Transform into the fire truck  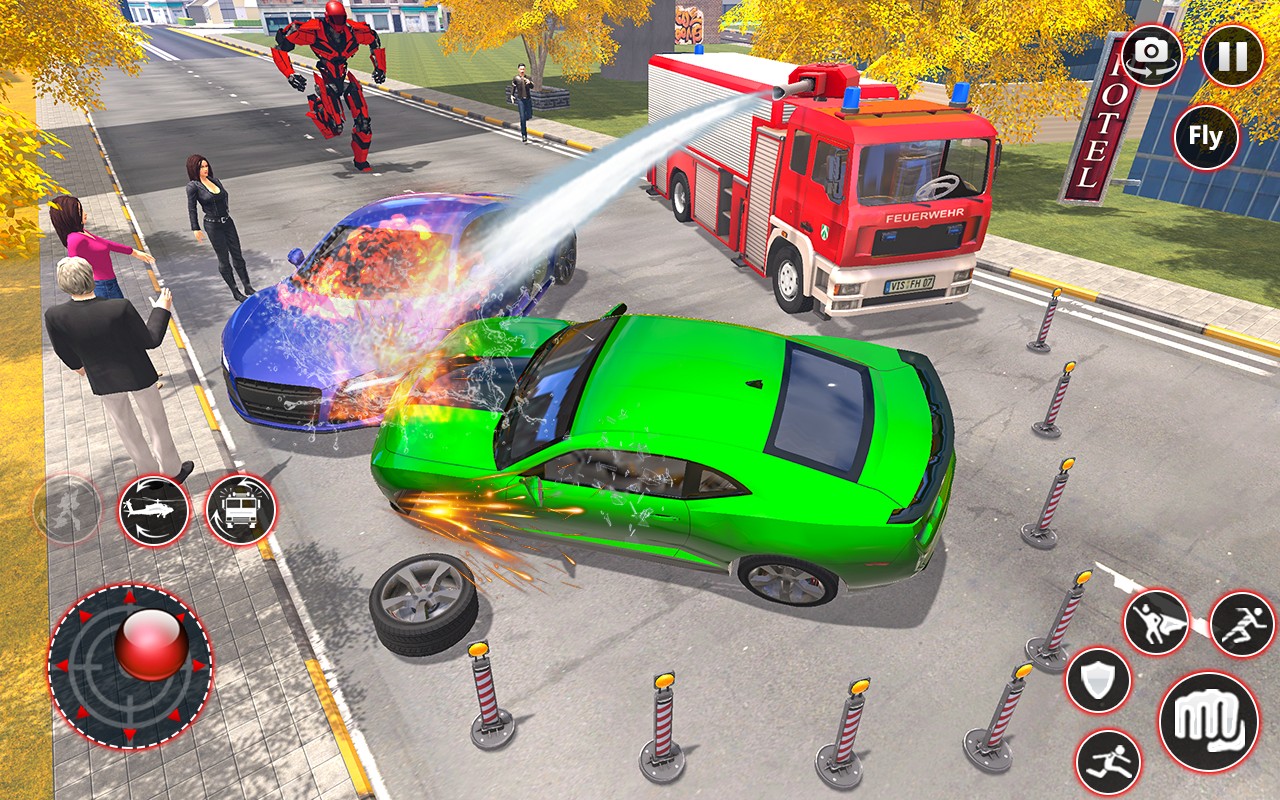(240, 510)
